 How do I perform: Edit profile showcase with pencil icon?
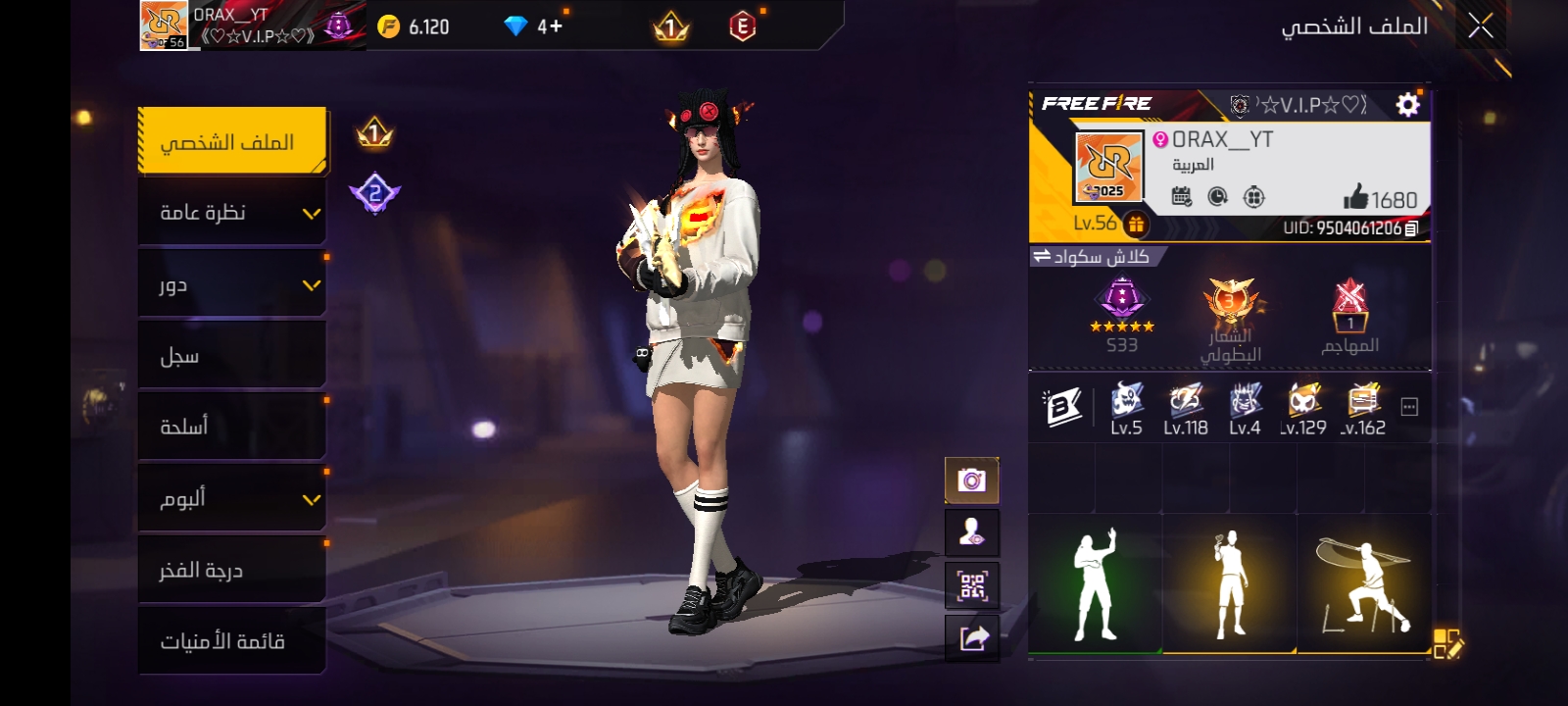coord(1447,643)
